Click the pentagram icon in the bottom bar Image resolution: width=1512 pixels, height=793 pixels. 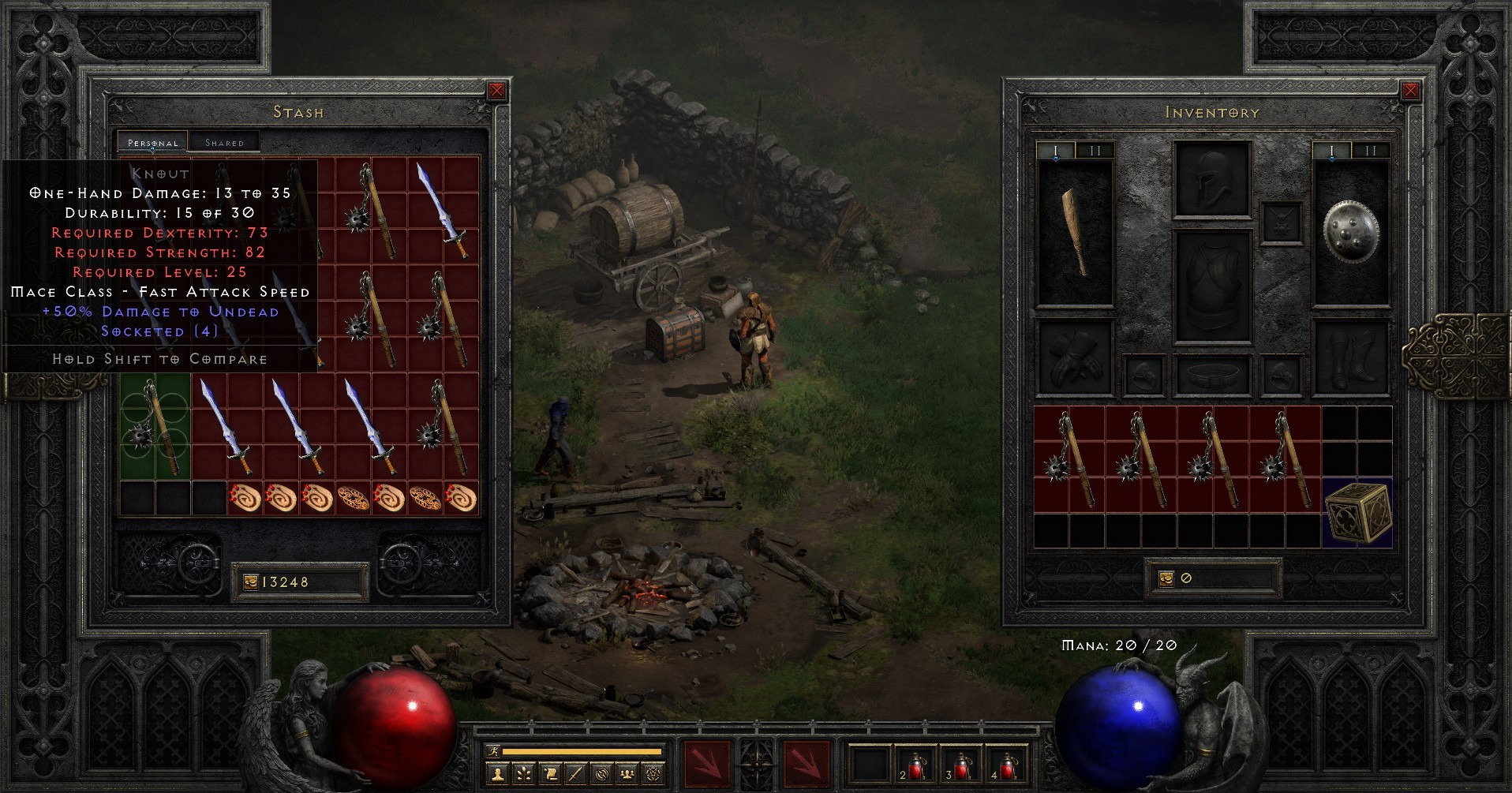point(653,775)
